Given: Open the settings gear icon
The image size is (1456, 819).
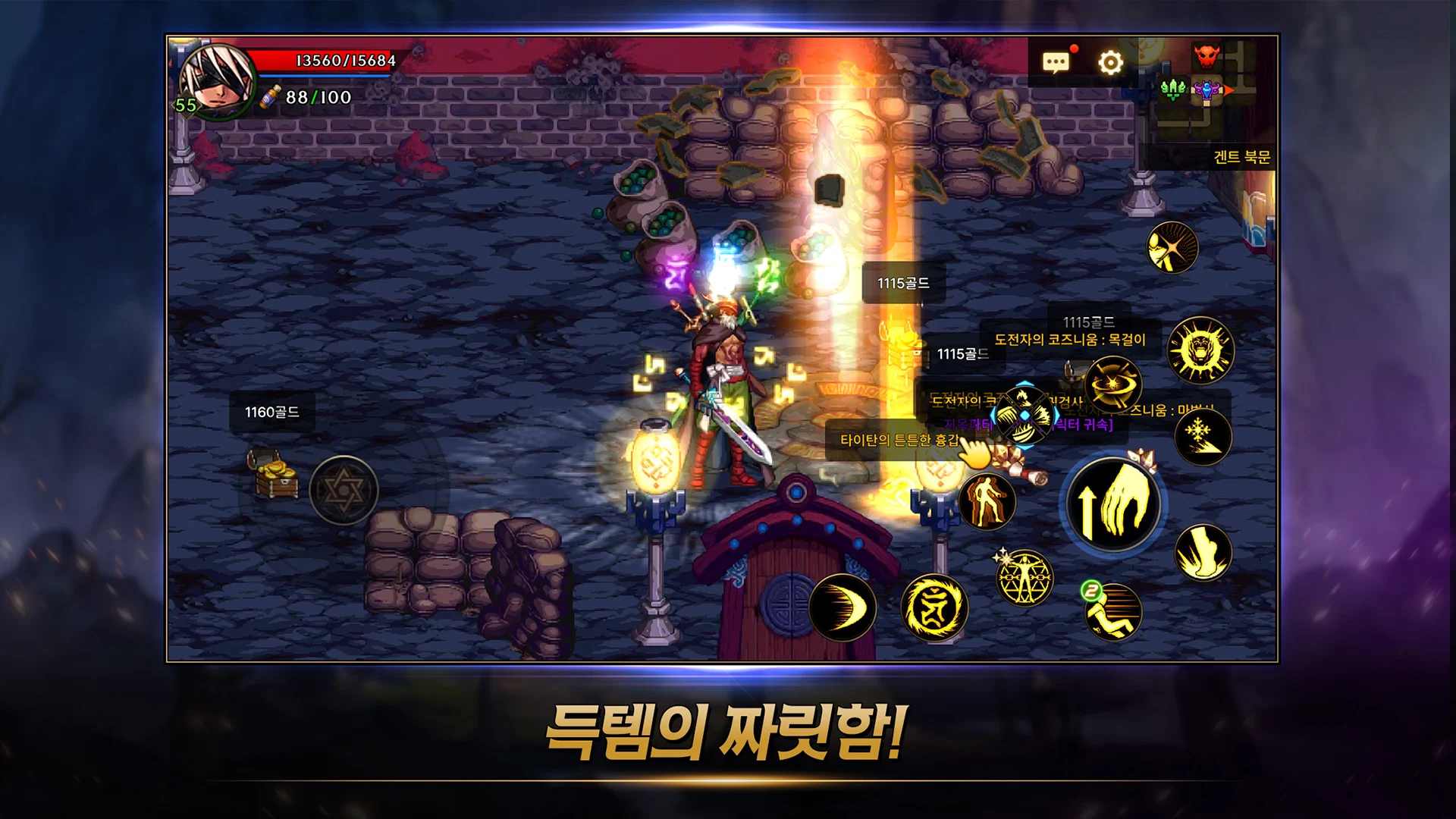Looking at the screenshot, I should 1110,63.
